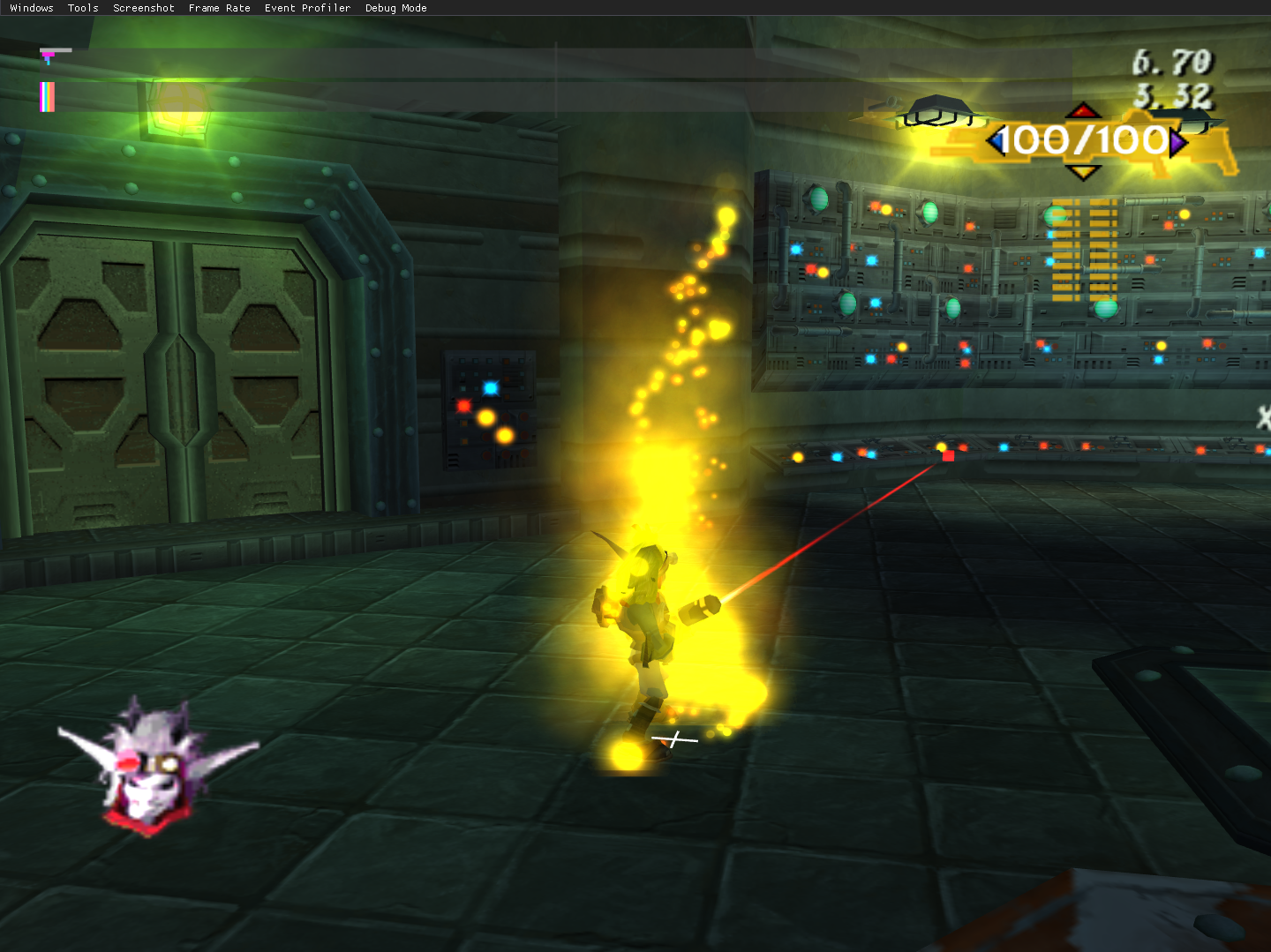Open the Event Profiler menu
Viewport: 1271px width, 952px height.
click(307, 8)
